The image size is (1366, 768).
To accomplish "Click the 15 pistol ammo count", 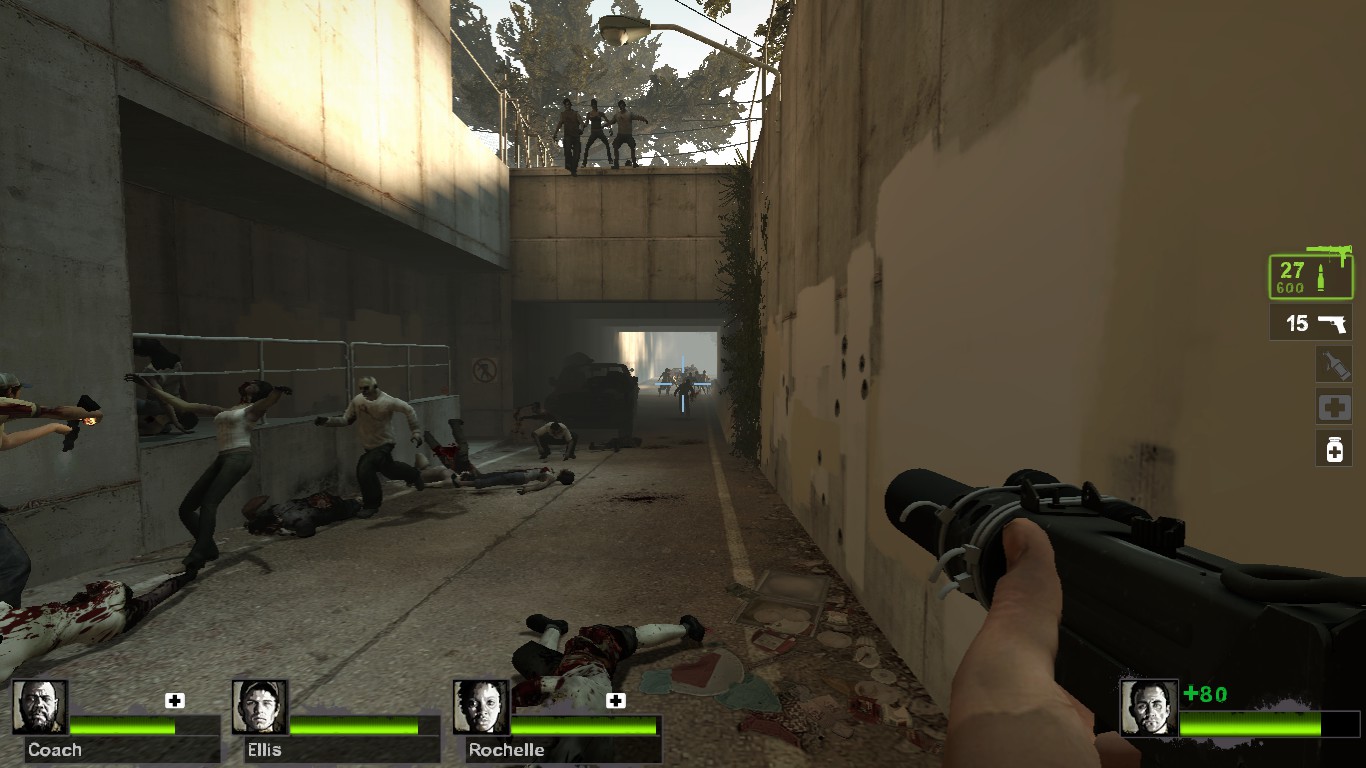I will point(1295,323).
